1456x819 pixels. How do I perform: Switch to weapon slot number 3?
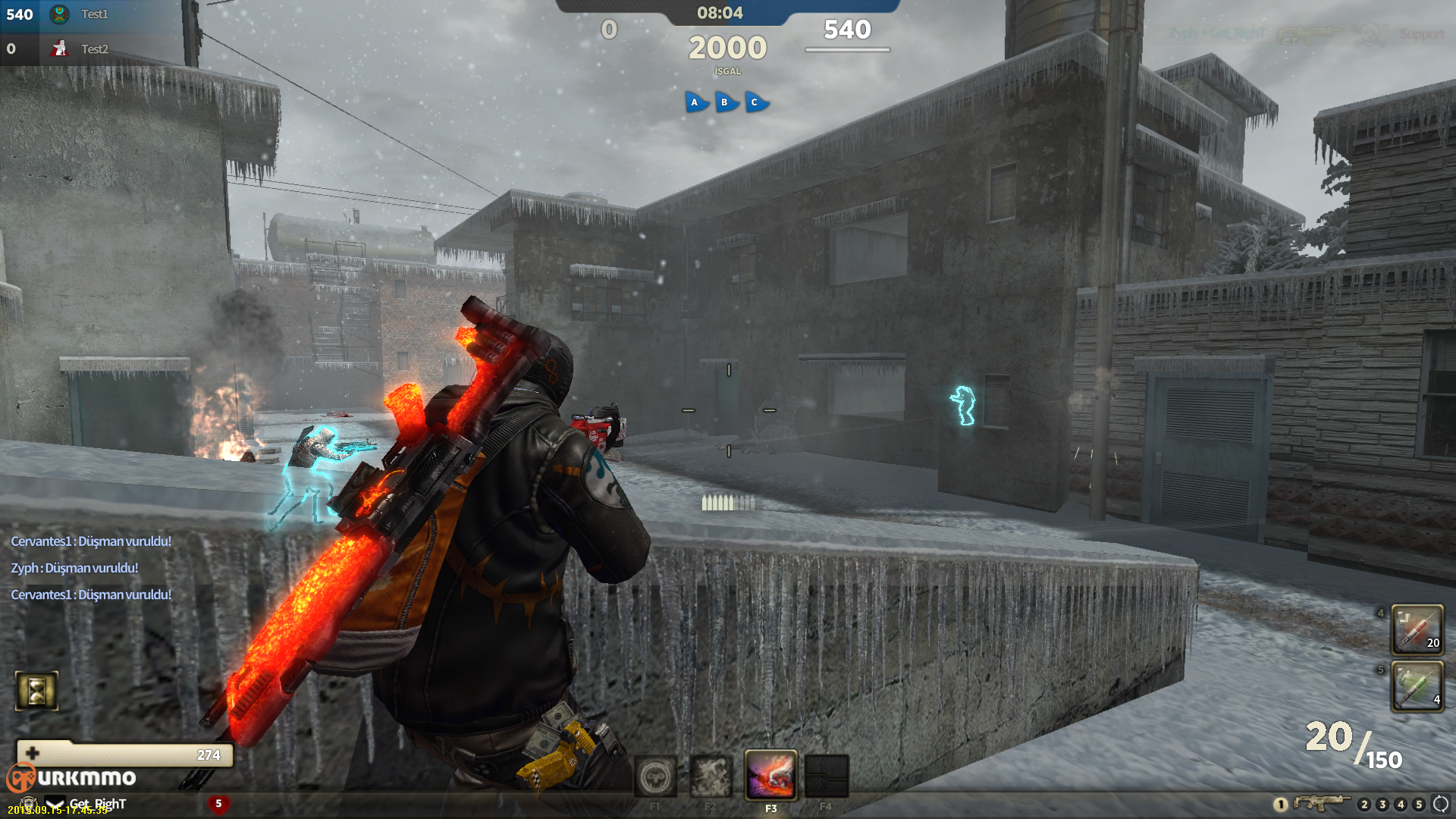(x=1382, y=804)
